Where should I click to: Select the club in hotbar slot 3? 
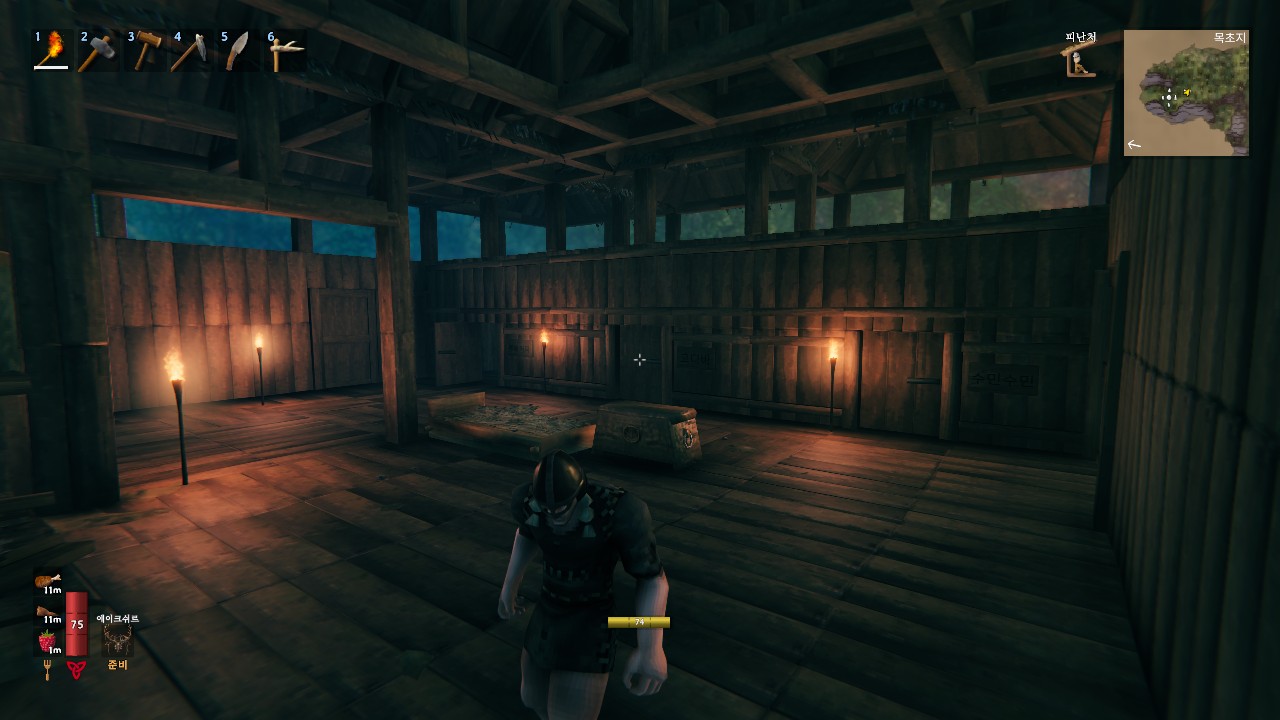146,47
